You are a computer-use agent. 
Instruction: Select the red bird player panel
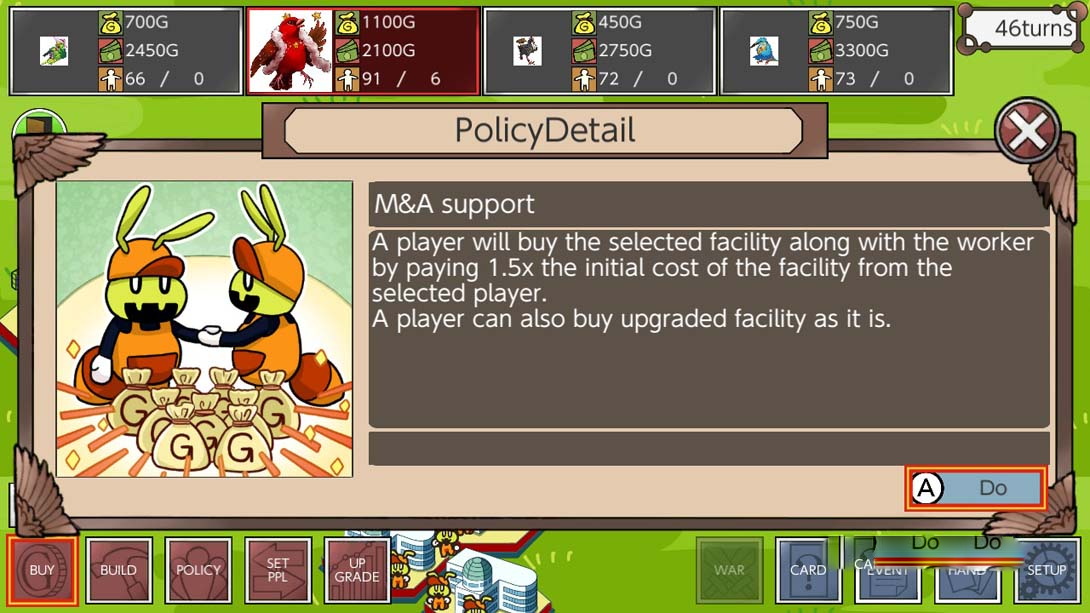point(363,51)
